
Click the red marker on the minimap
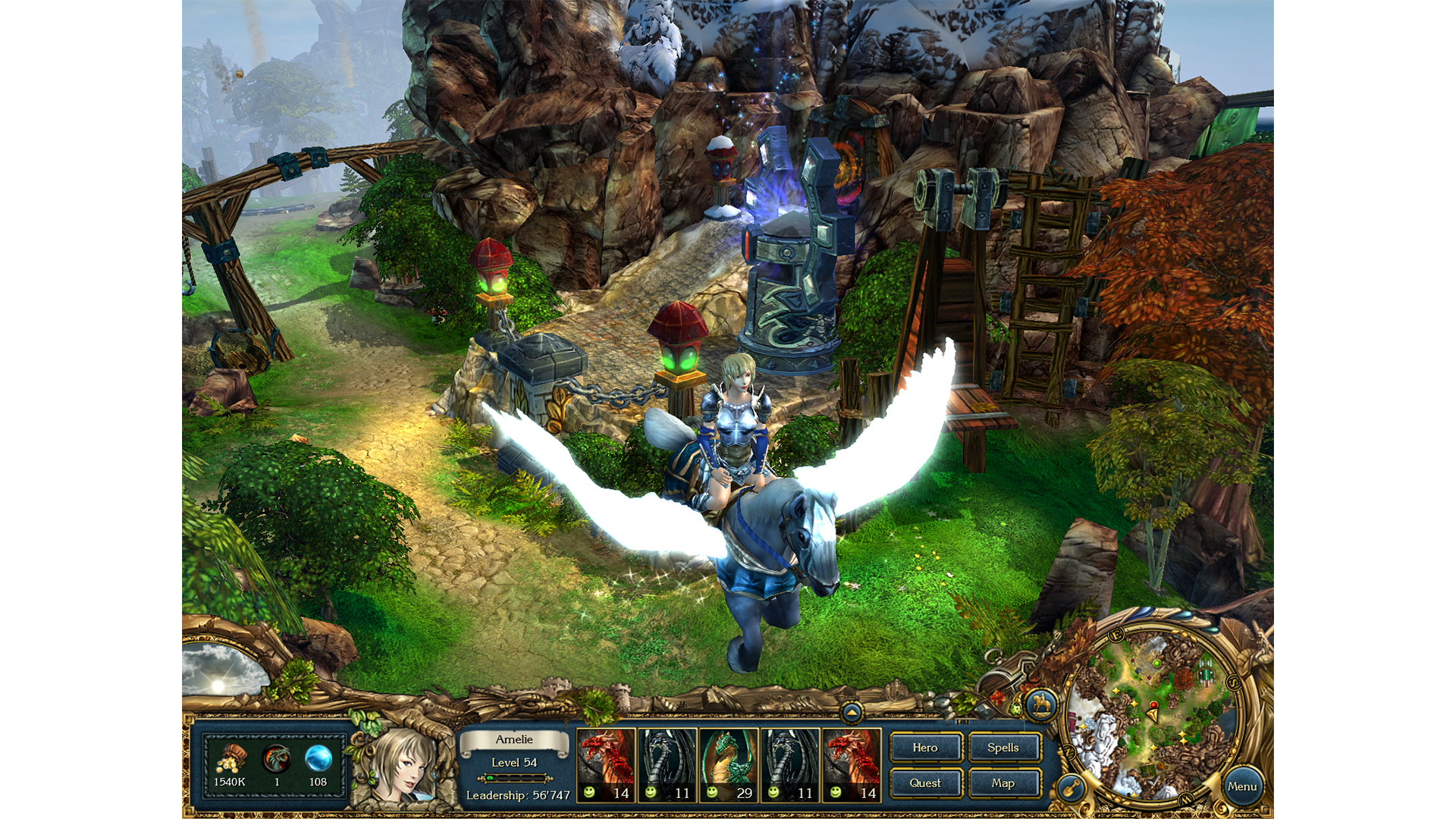point(1153,705)
